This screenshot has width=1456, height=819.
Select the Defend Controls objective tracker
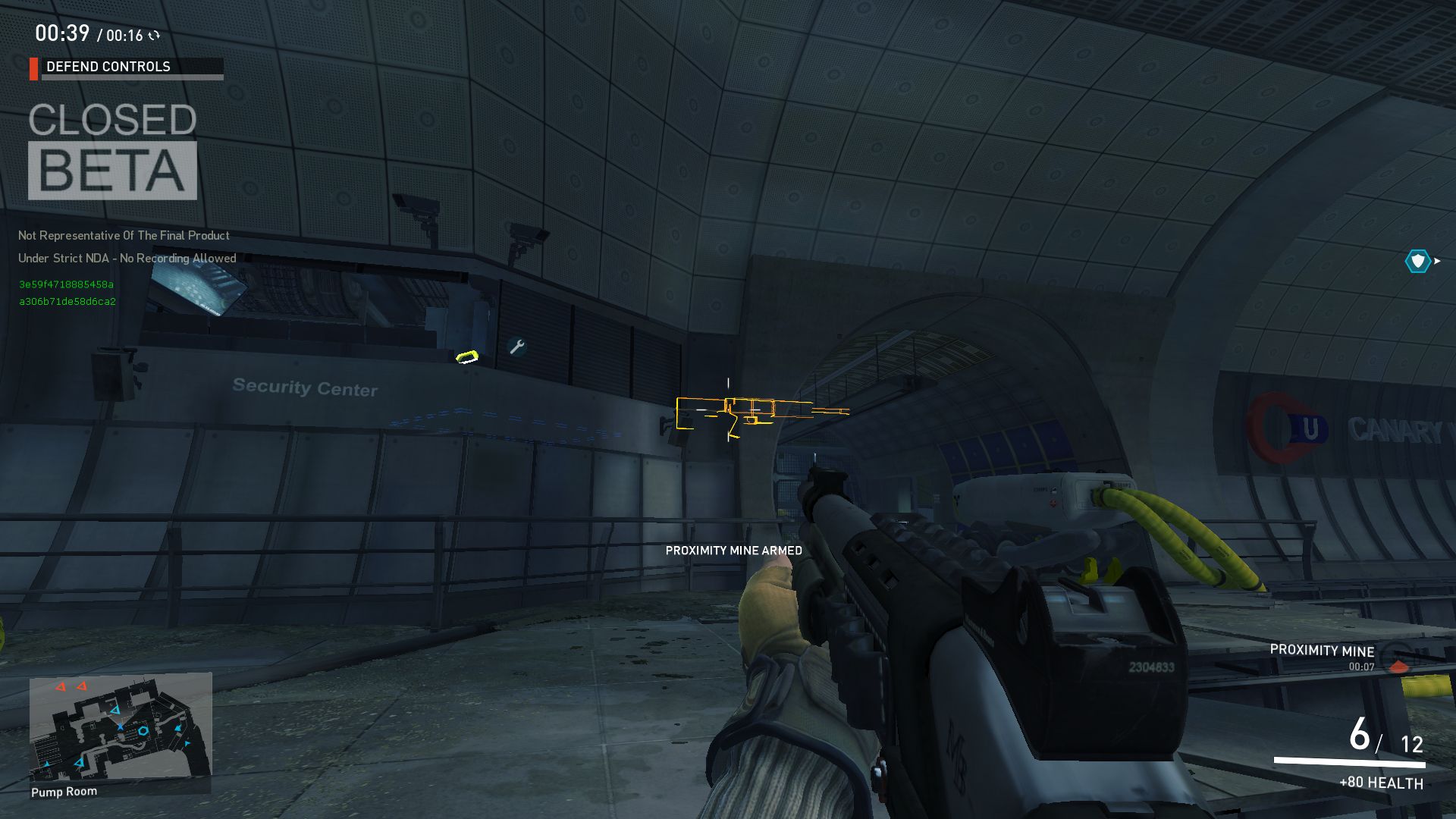point(127,67)
